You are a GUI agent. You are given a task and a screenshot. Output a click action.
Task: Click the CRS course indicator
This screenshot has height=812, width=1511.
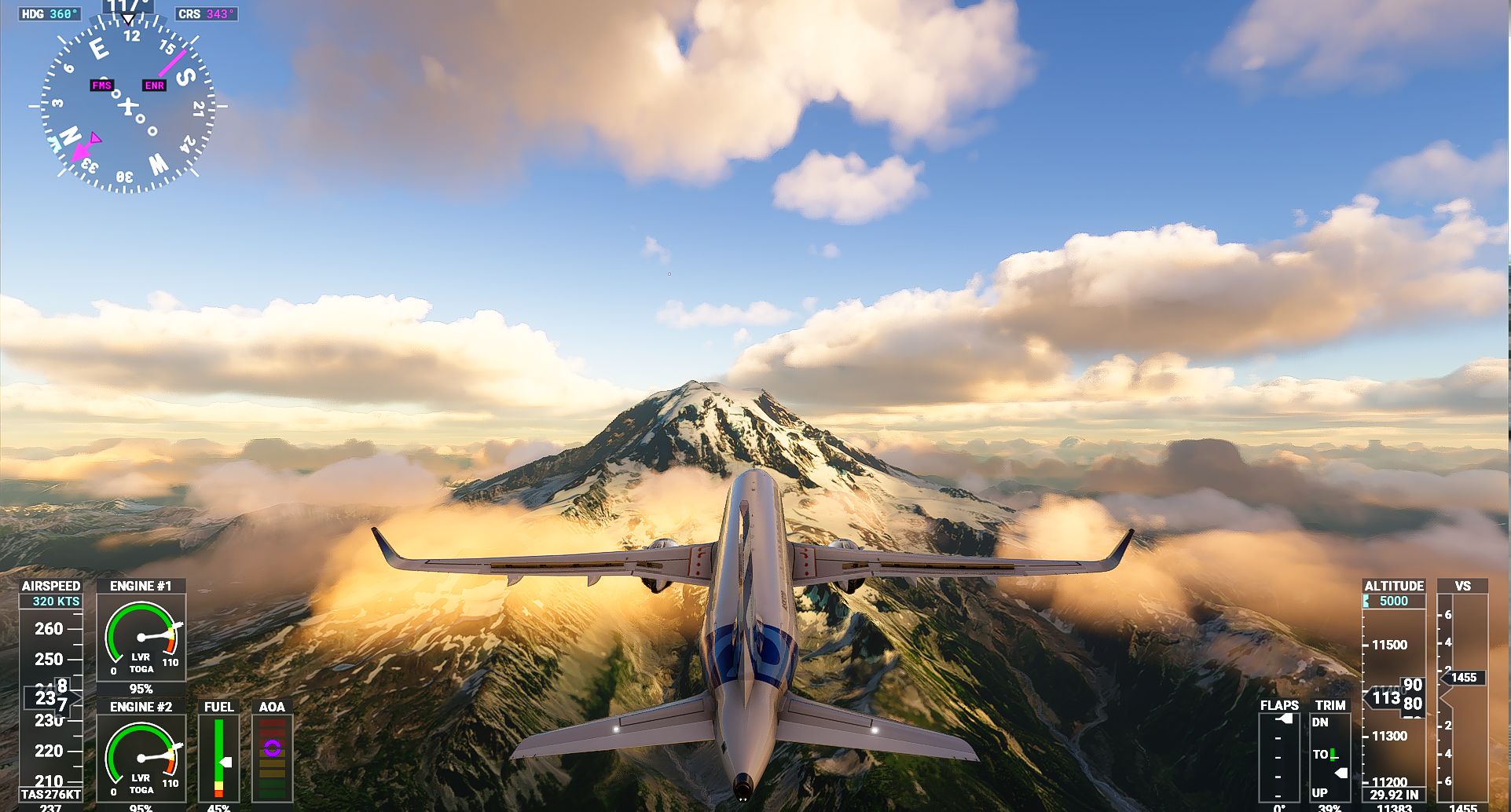pos(206,13)
